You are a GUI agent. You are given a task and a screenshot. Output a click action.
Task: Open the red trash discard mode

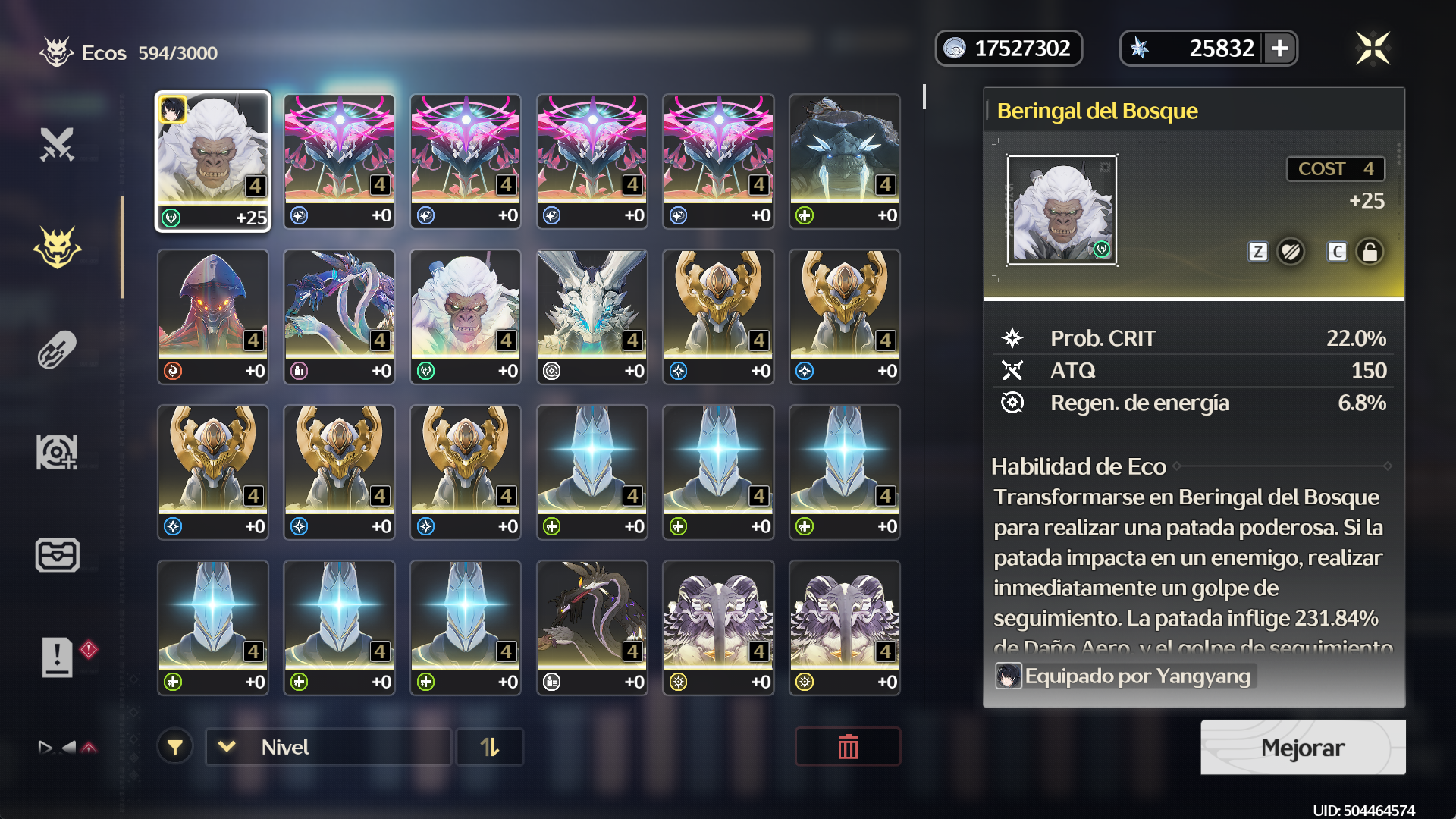[847, 748]
